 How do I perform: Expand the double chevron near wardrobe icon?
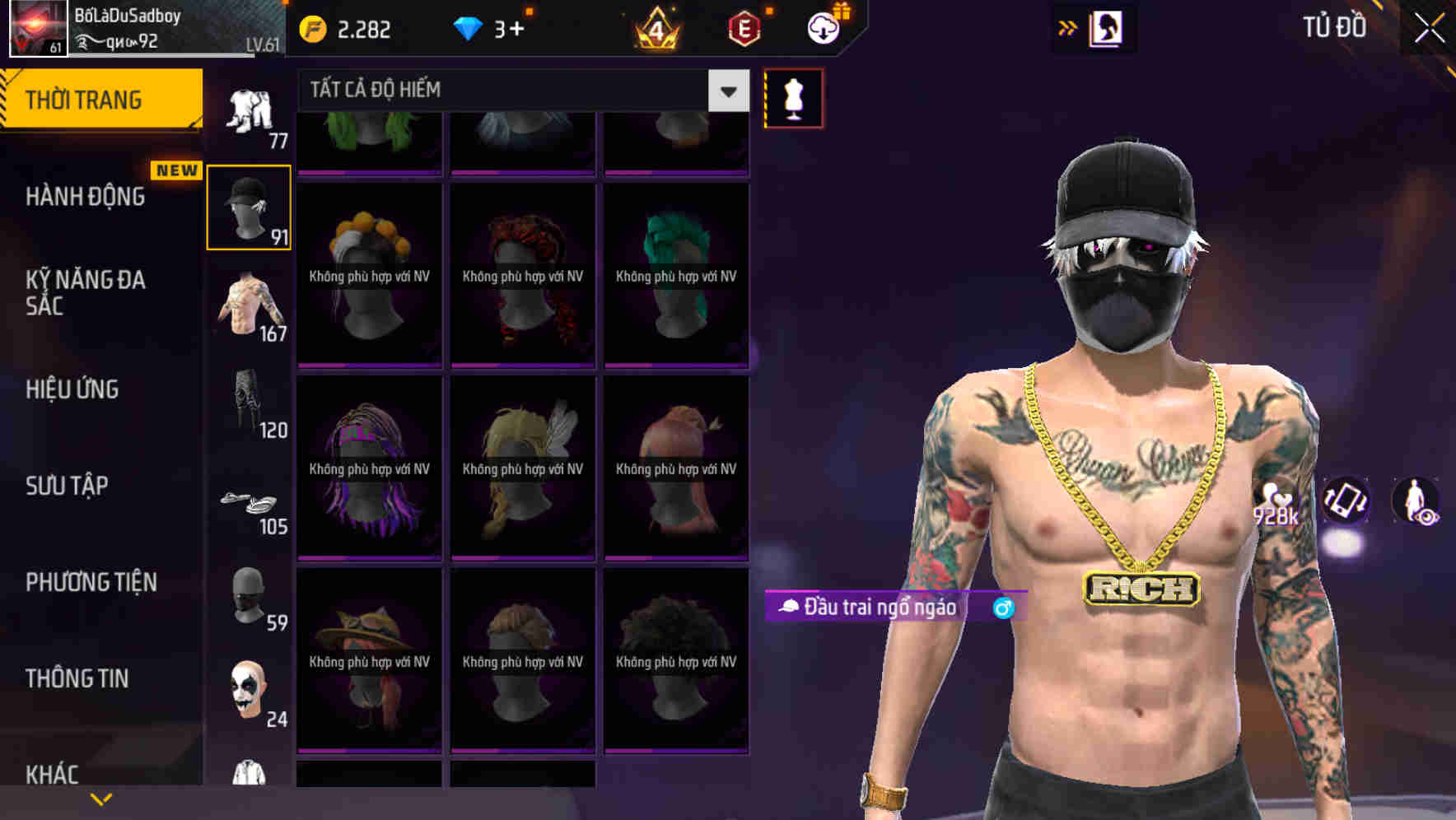(1068, 26)
